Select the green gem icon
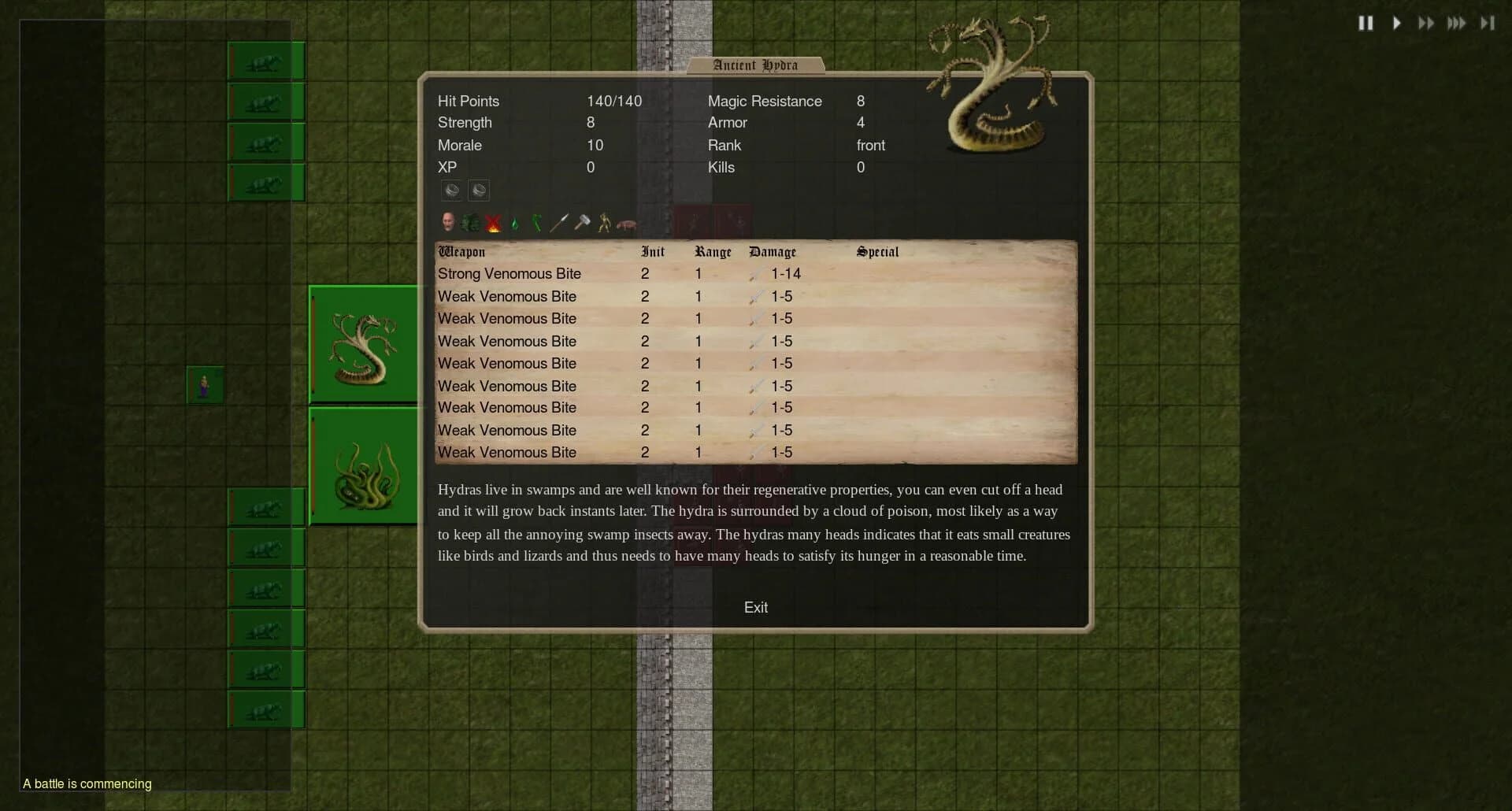Viewport: 1512px width, 811px height. pyautogui.click(x=513, y=223)
